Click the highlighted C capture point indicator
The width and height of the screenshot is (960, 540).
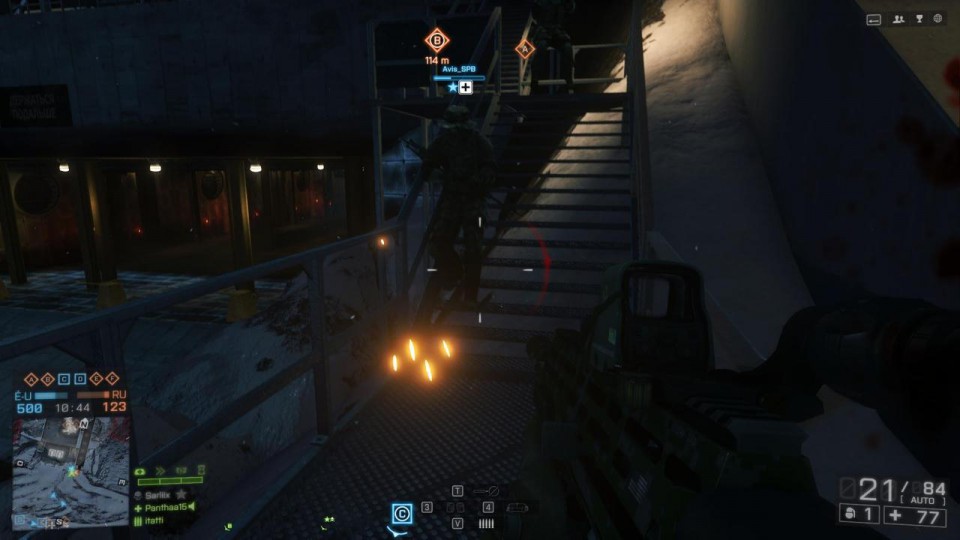tap(402, 513)
